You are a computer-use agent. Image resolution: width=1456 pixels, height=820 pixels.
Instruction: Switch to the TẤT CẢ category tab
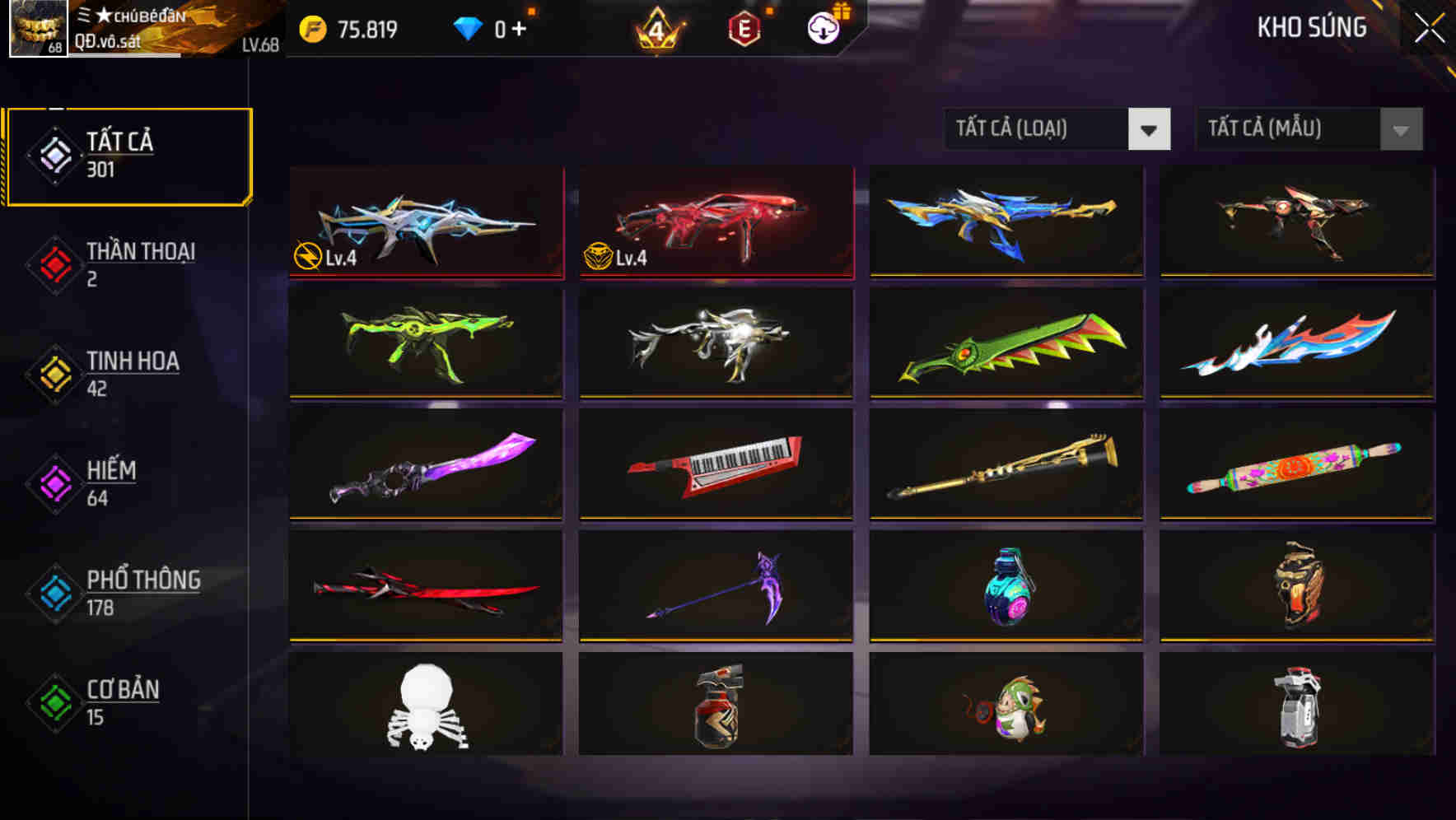128,152
